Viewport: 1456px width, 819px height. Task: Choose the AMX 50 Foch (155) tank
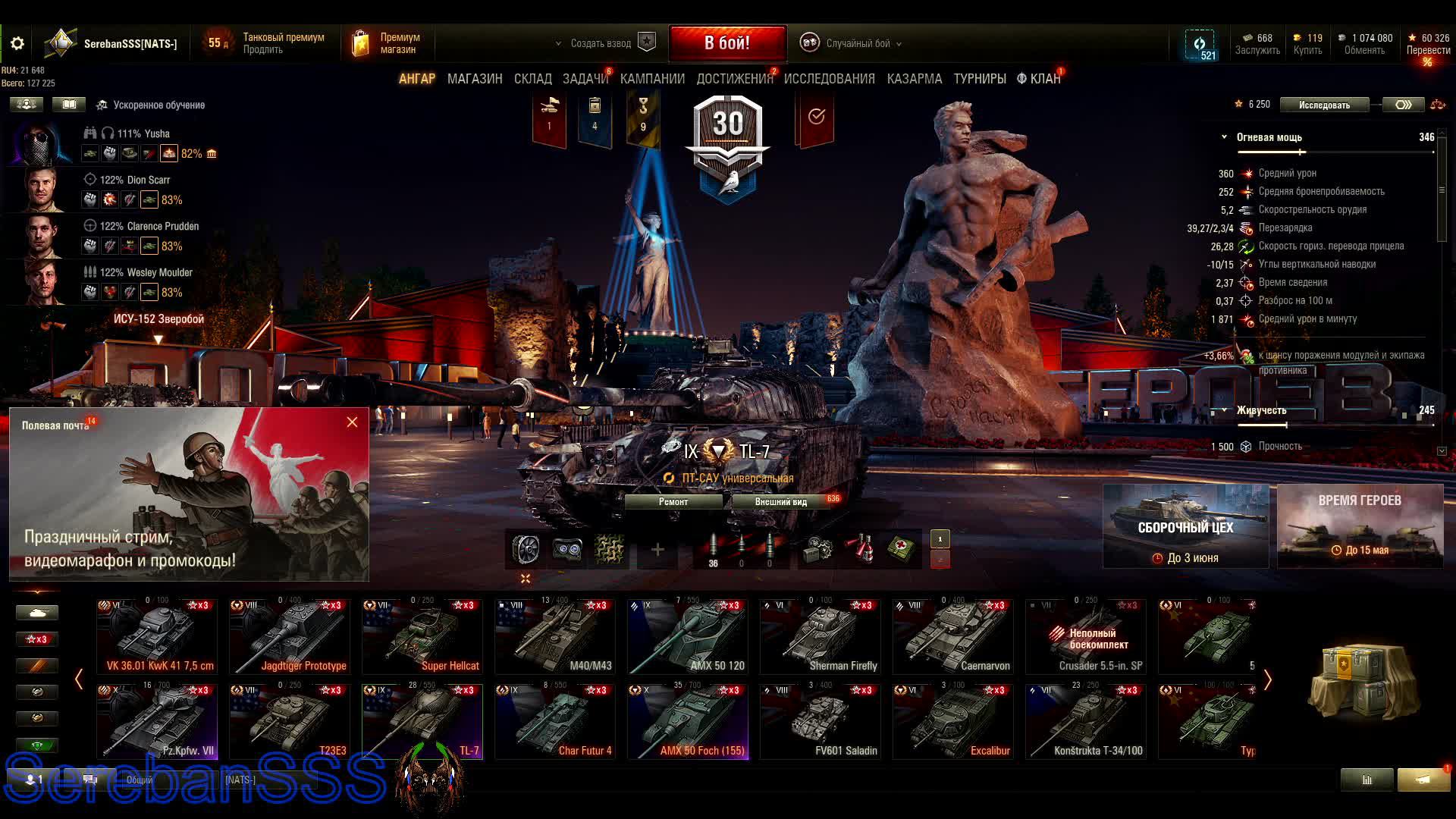click(x=688, y=722)
